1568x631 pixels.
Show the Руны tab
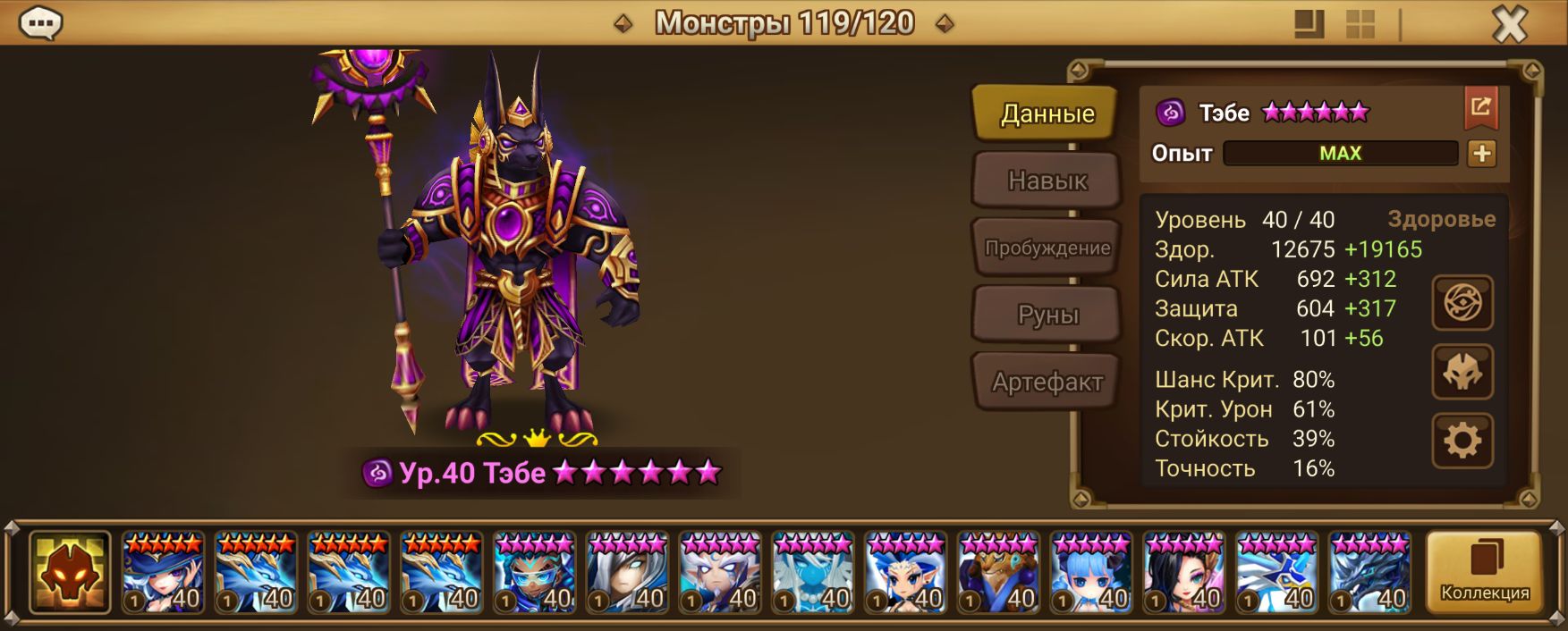coord(1047,315)
